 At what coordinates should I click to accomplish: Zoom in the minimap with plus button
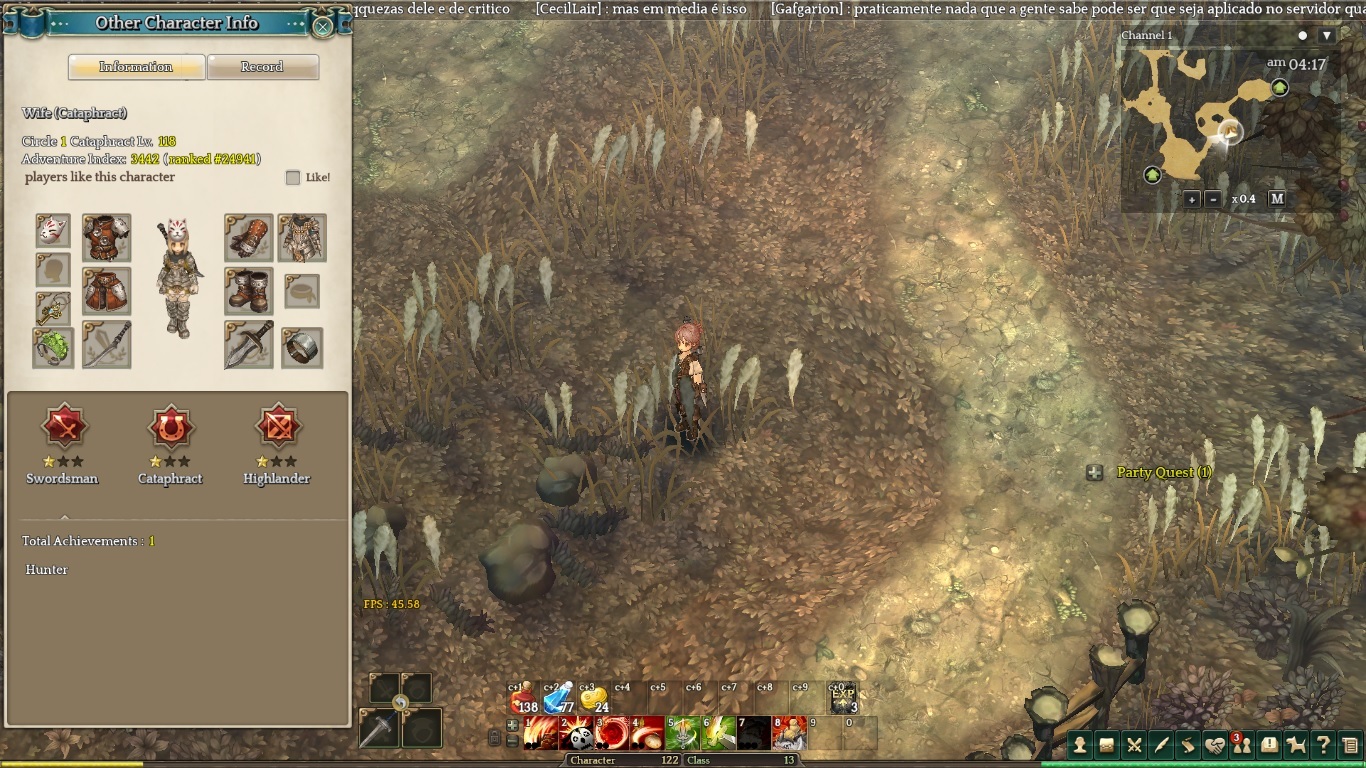[1192, 199]
